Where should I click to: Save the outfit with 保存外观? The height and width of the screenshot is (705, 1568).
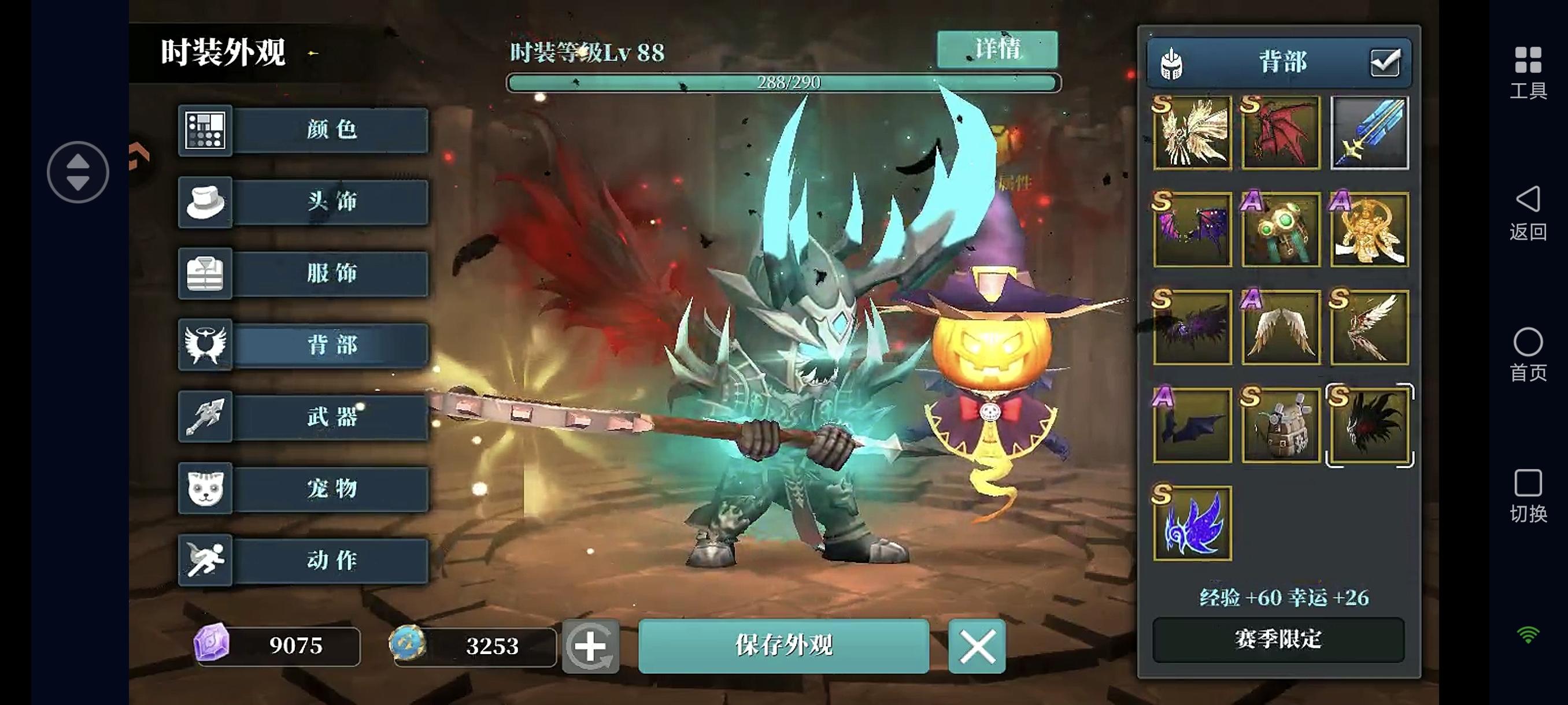point(784,647)
